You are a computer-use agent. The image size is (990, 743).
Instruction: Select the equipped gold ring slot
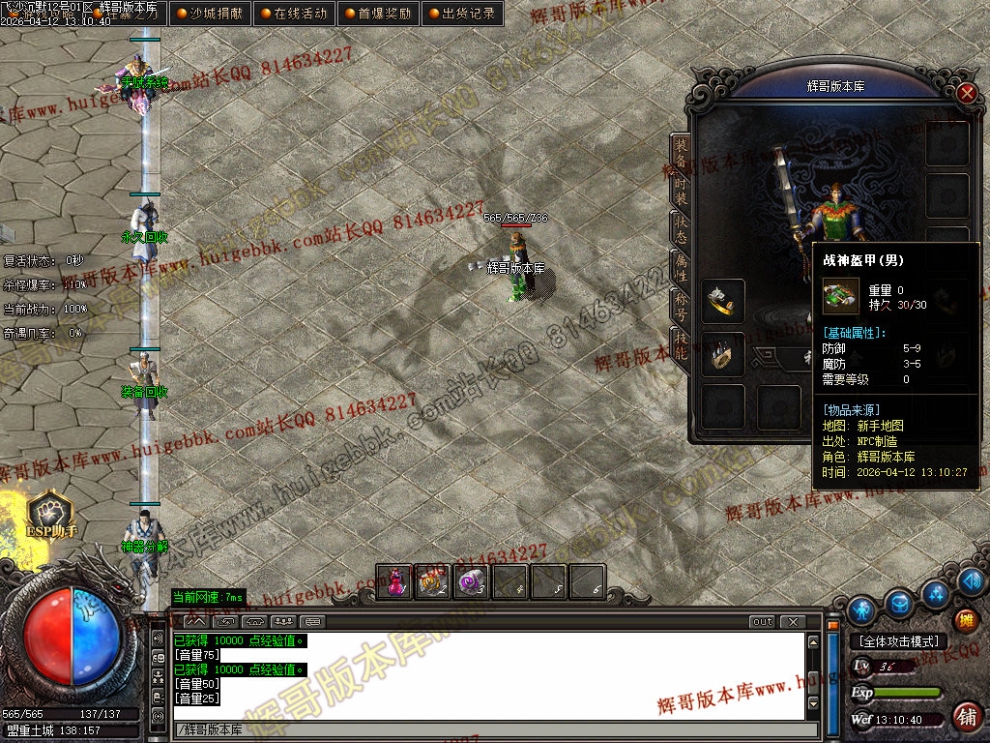[x=722, y=300]
